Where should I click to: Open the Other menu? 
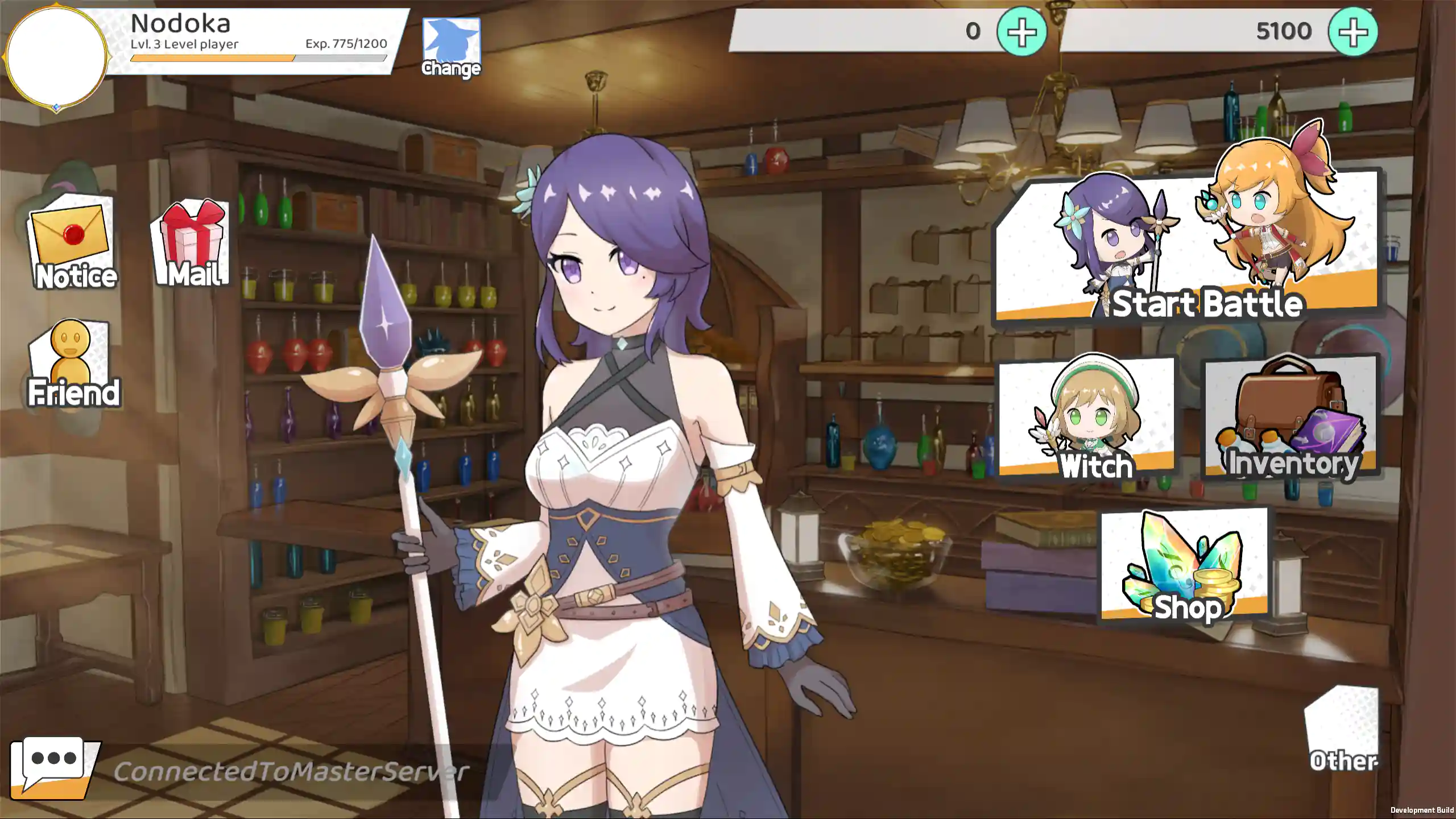1342,731
